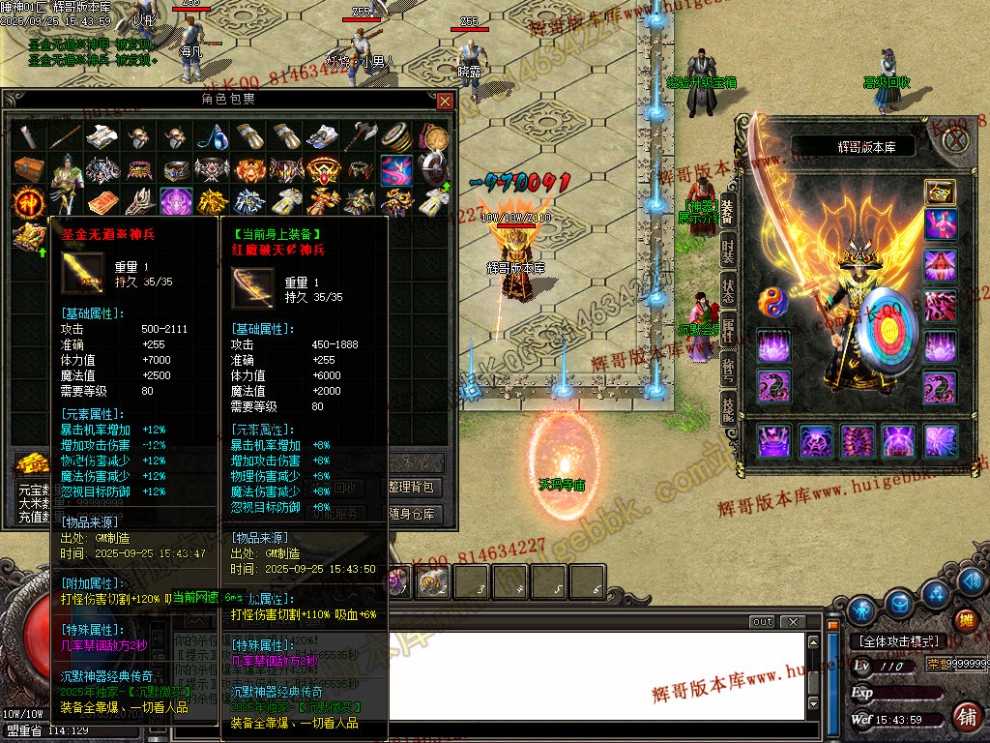Close the 角色包裹 inventory window
The height and width of the screenshot is (743, 990).
tap(445, 101)
